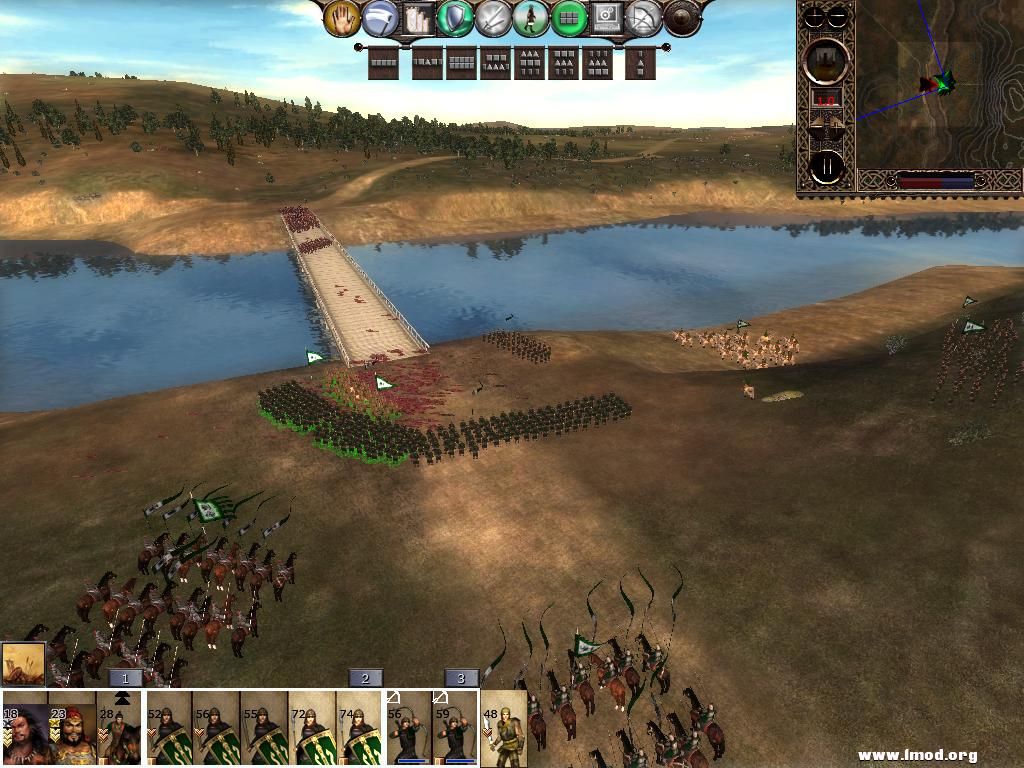The image size is (1024, 768).
Task: Toggle the green unit formation button
Action: tap(570, 17)
